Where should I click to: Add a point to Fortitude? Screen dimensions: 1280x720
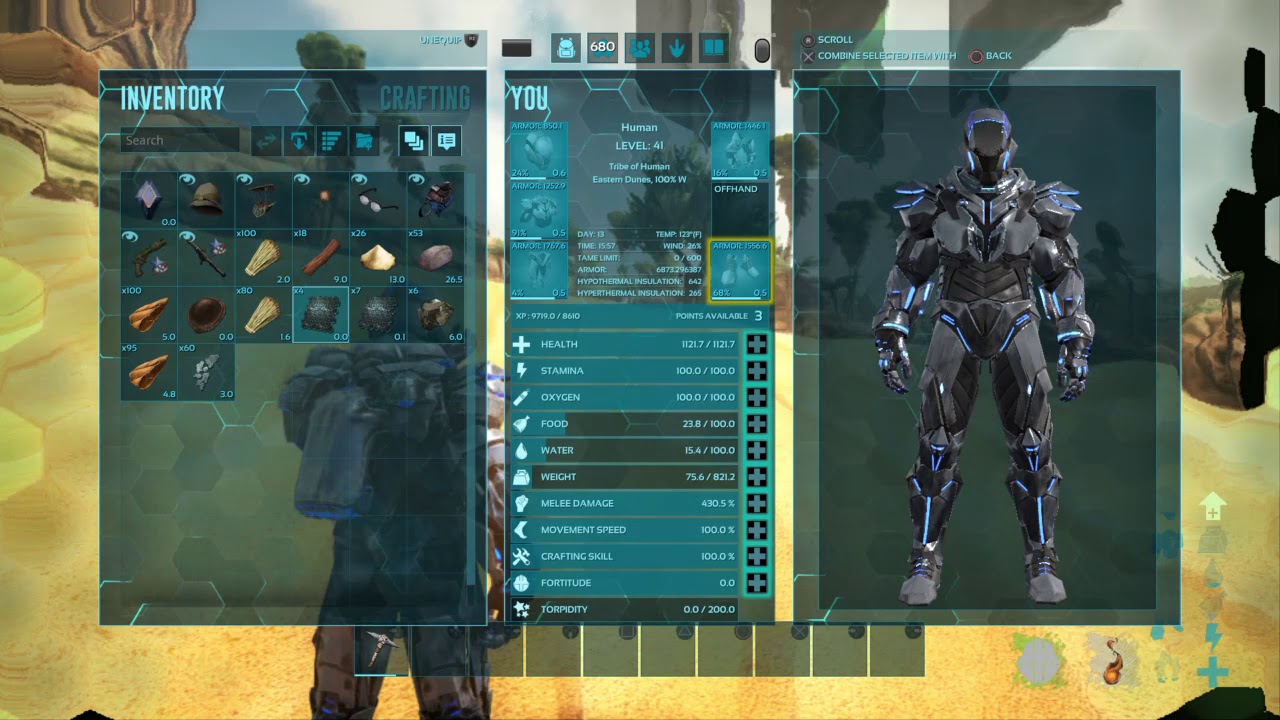coord(757,583)
